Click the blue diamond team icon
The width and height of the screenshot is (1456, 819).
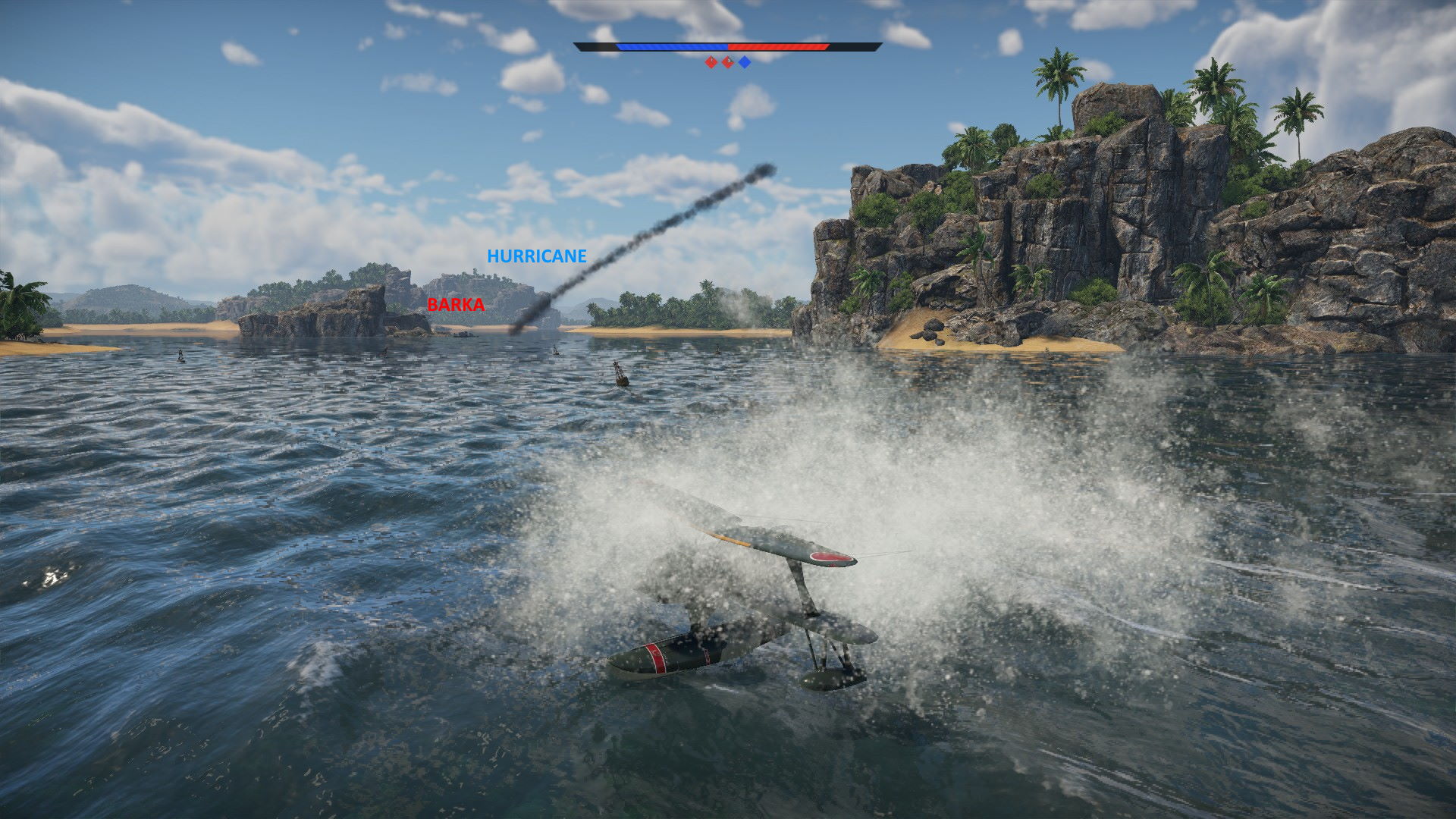745,62
